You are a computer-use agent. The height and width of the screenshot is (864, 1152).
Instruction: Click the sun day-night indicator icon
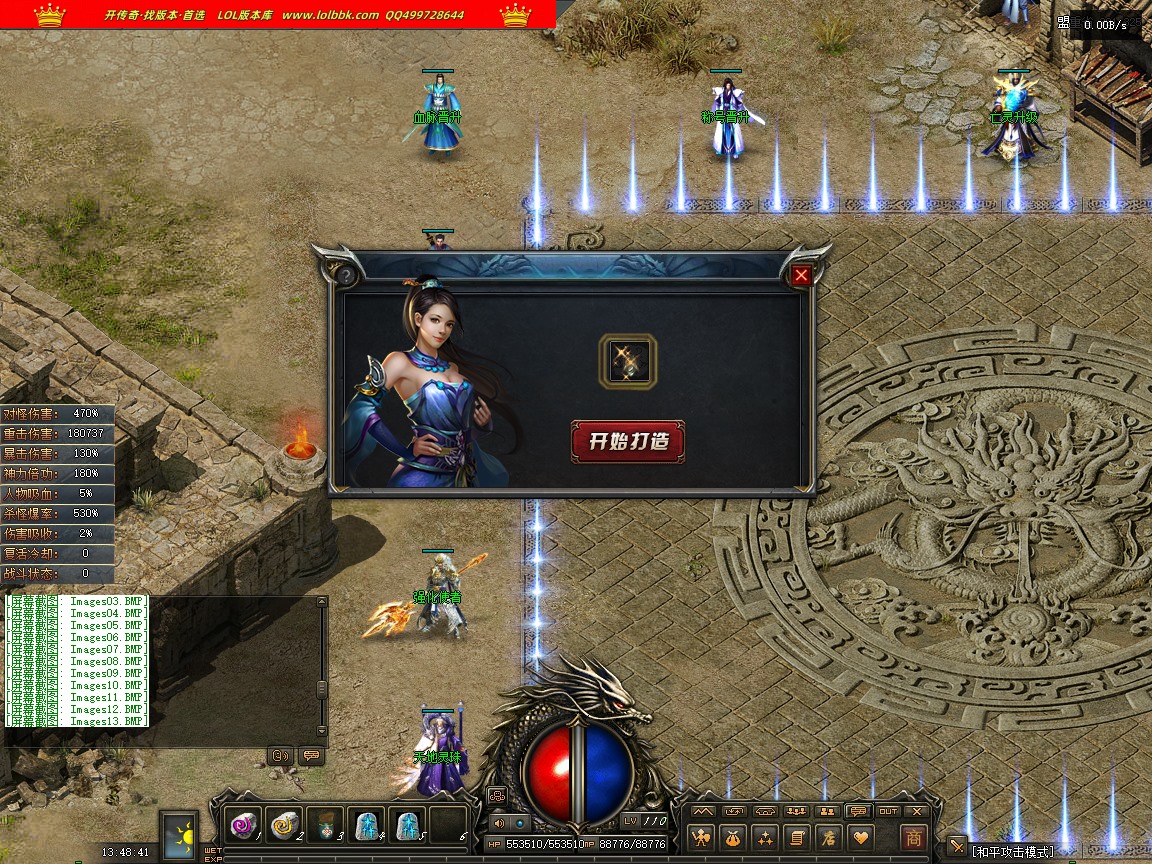181,835
